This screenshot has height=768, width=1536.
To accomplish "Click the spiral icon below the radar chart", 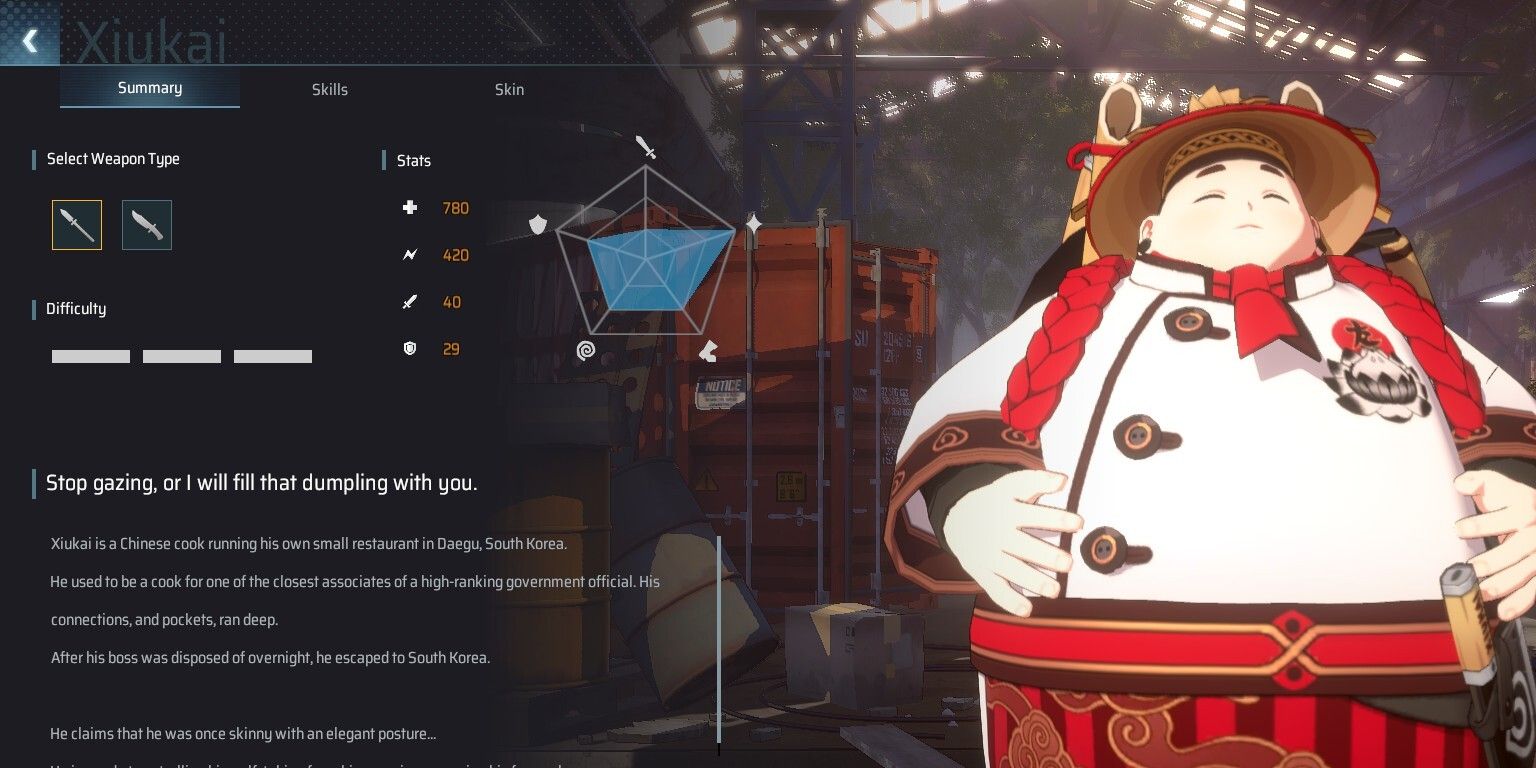I will pyautogui.click(x=586, y=350).
